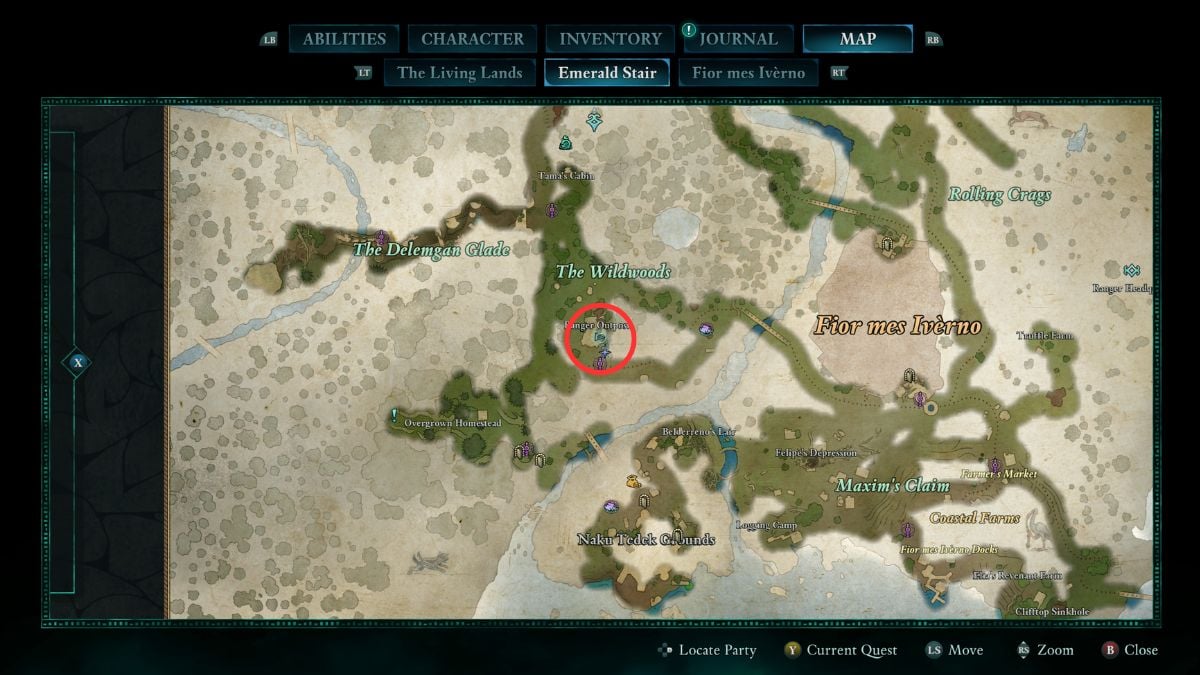Select the Map tab
1200x675 pixels.
coord(857,39)
